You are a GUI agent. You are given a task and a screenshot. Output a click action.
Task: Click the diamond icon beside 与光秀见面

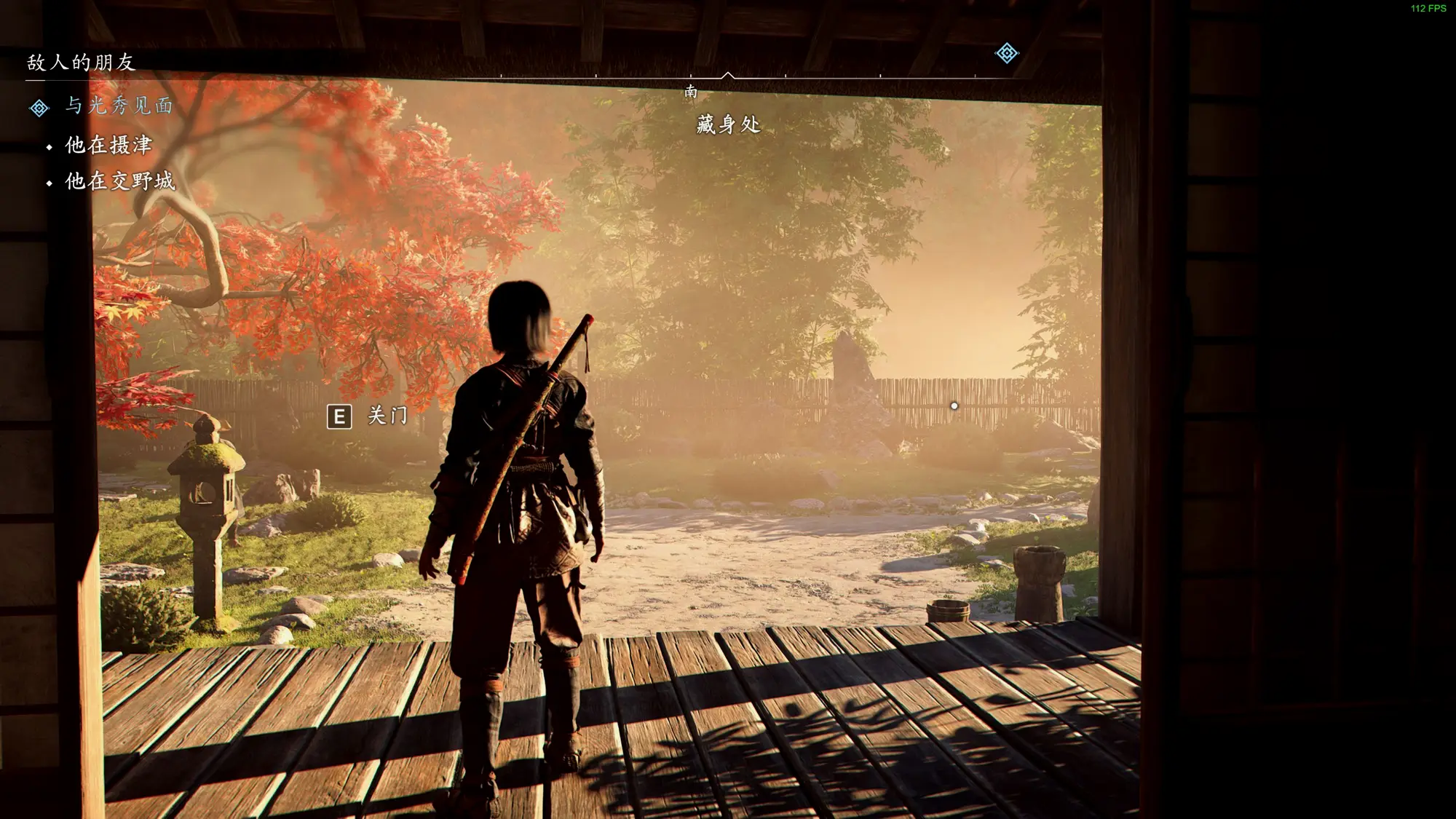[39, 108]
